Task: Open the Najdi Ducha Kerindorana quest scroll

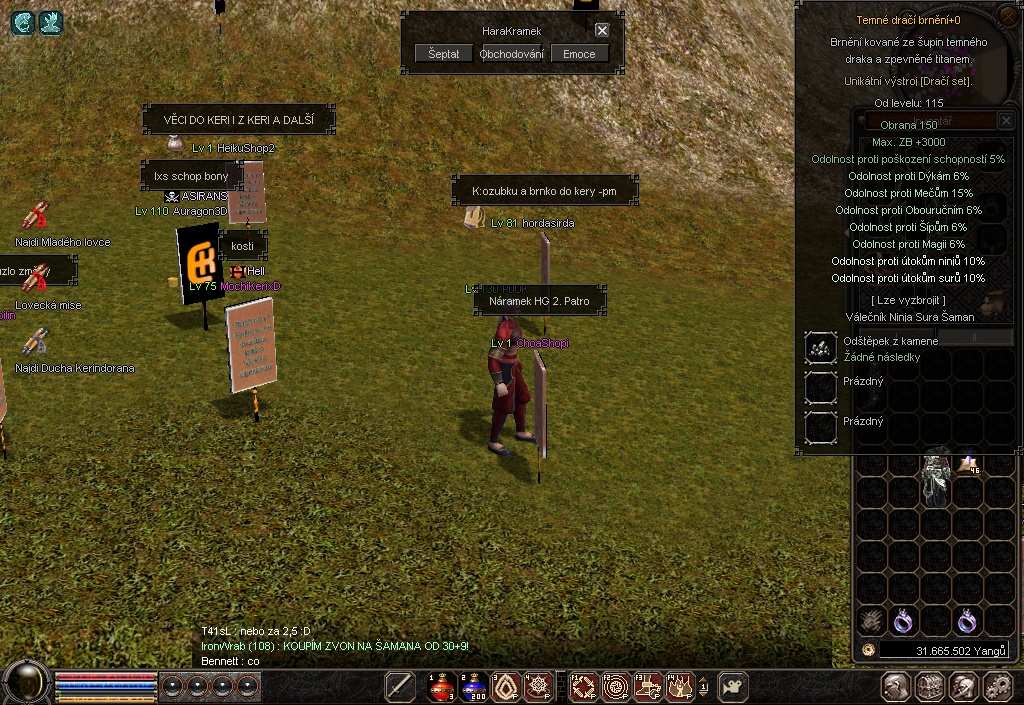Action: tap(36, 343)
